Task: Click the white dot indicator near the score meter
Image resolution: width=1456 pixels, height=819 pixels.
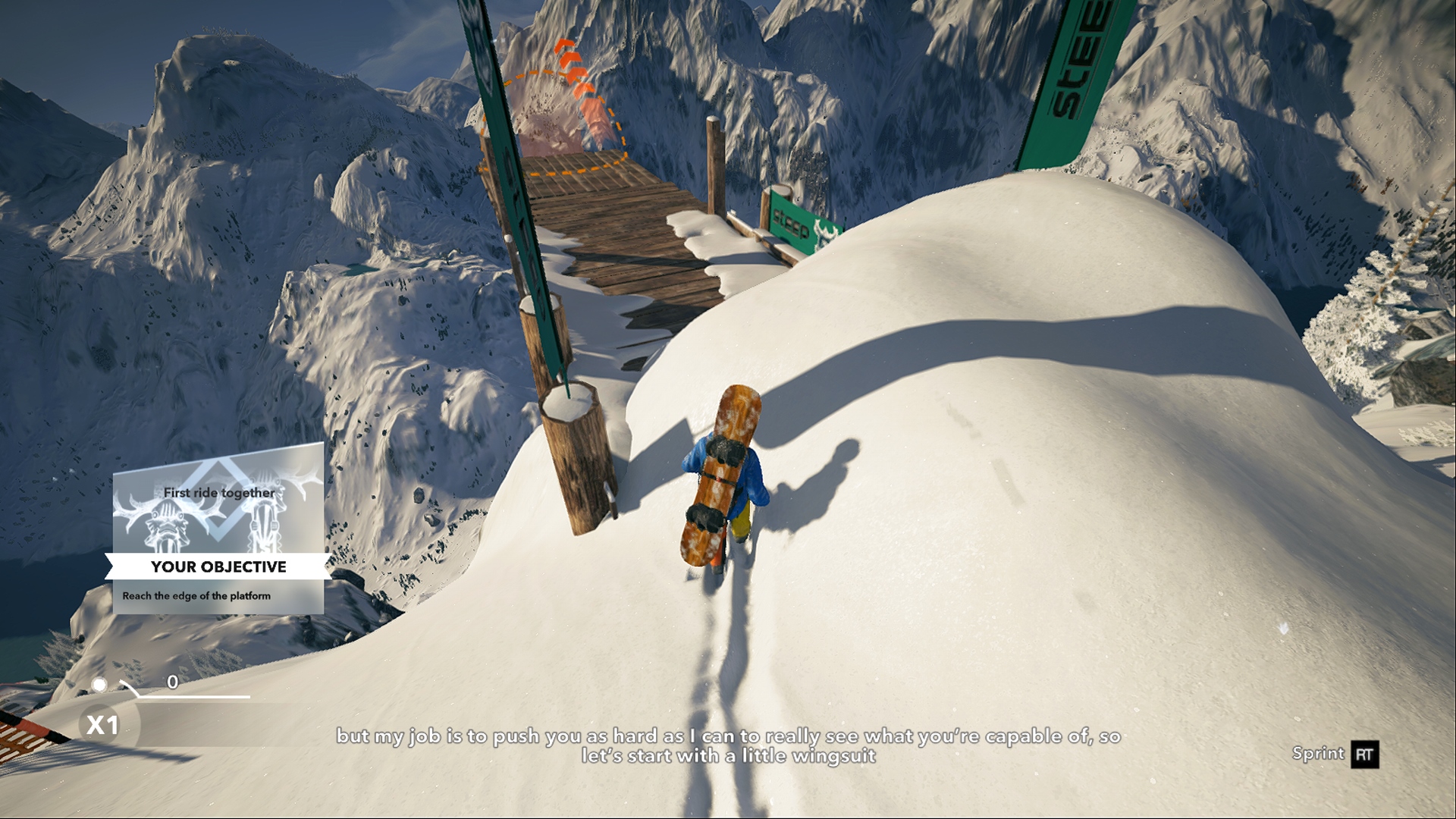Action: click(x=99, y=685)
